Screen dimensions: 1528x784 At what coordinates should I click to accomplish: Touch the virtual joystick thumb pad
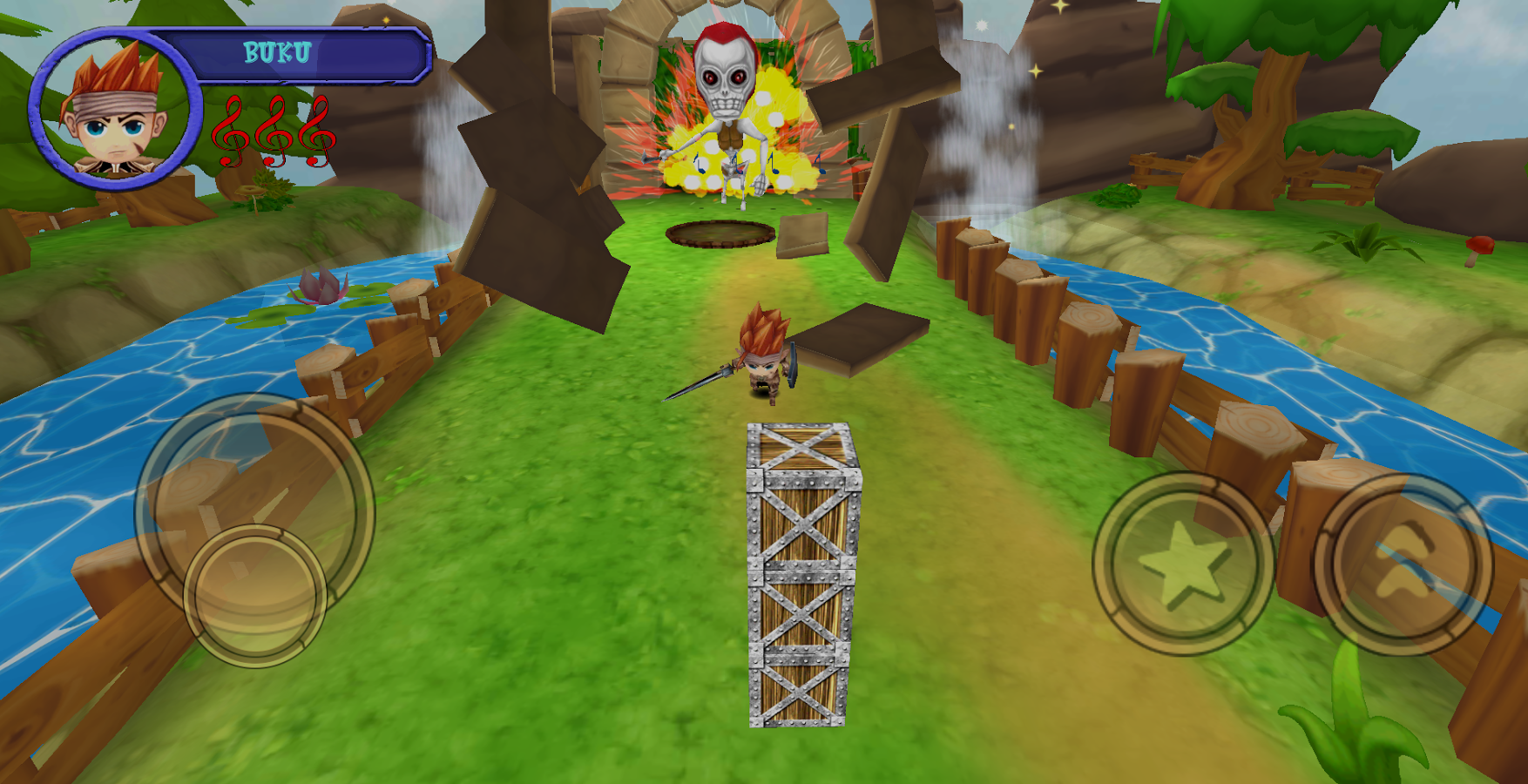[255, 596]
